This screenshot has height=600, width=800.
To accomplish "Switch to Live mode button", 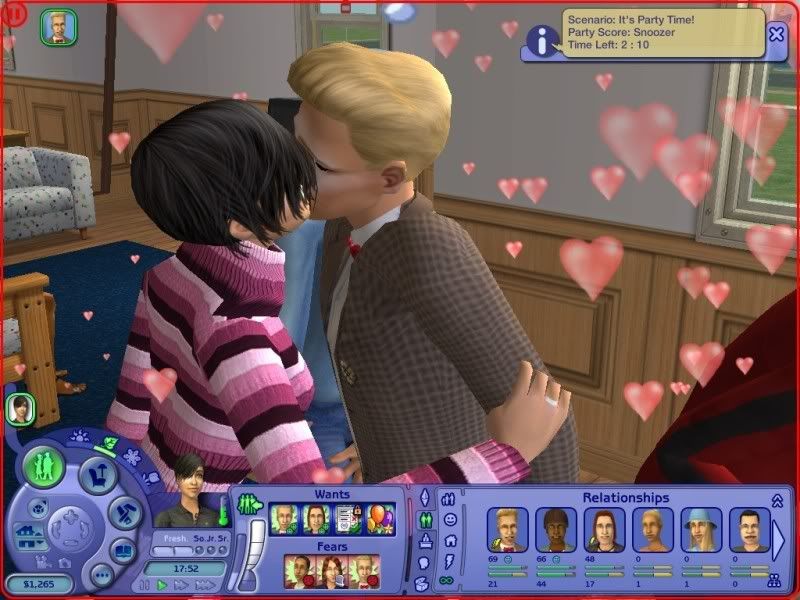I will [x=44, y=466].
